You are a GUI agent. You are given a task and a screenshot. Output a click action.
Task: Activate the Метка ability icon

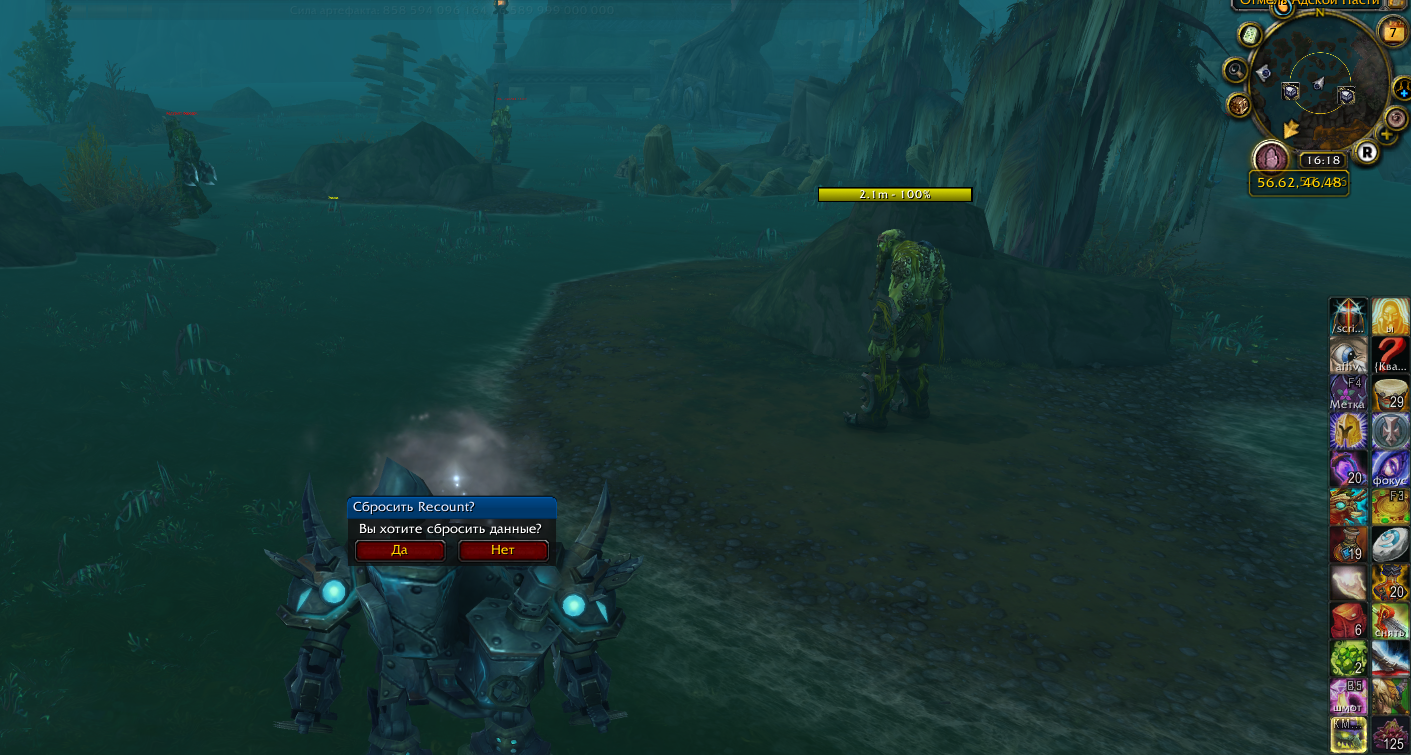tap(1347, 393)
